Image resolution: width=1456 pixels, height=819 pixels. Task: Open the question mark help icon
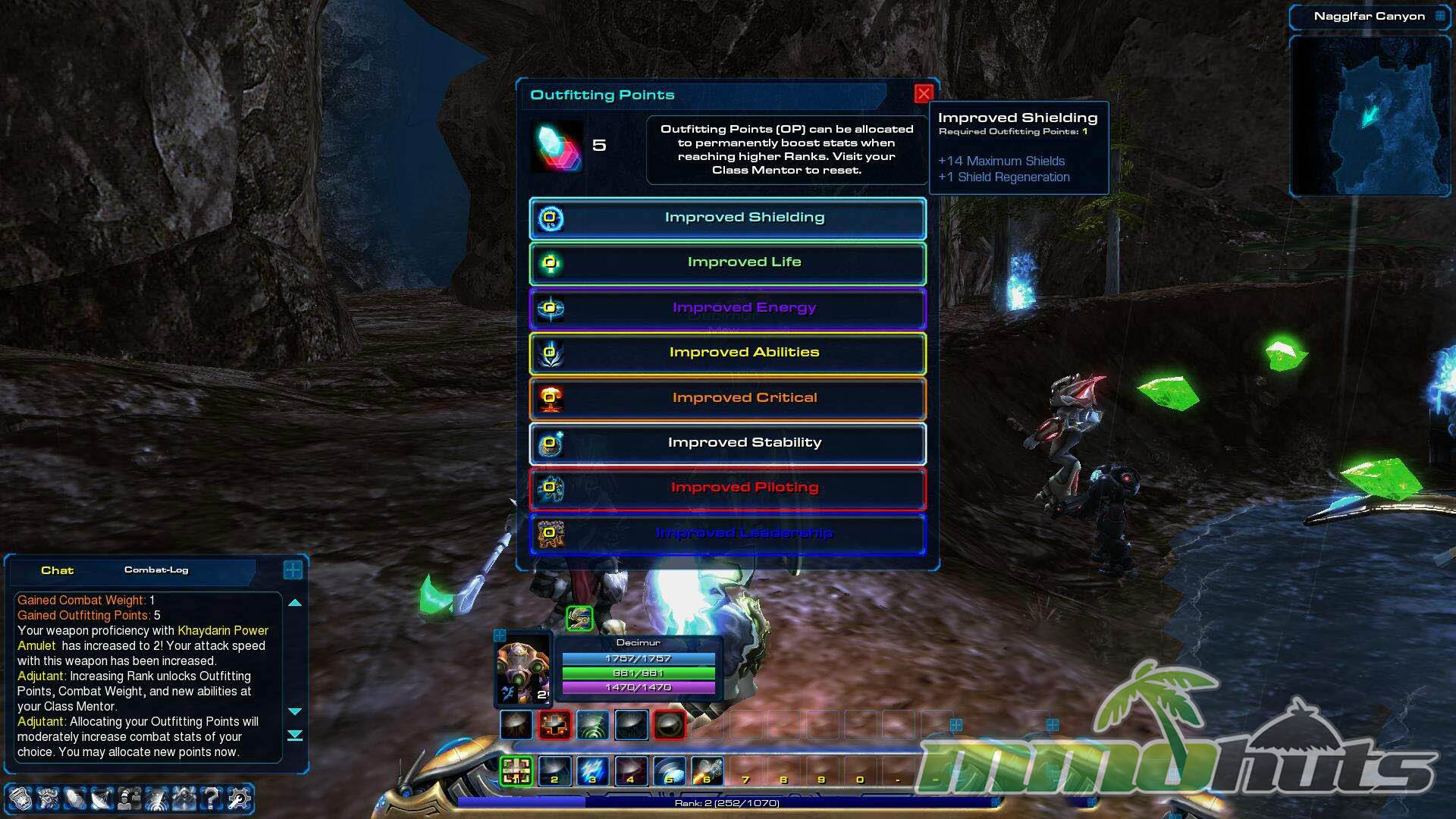[212, 798]
